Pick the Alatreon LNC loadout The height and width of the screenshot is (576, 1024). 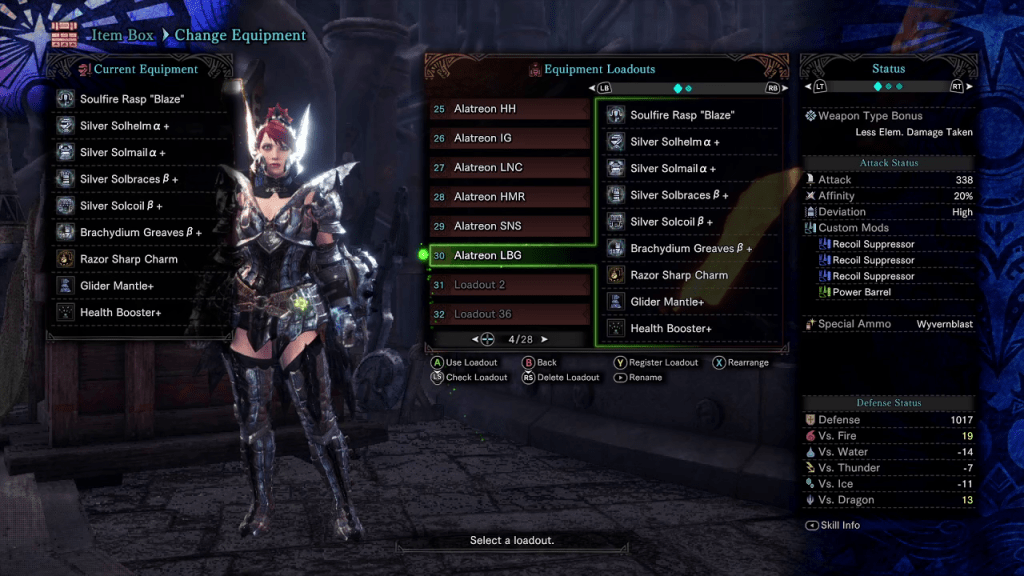tap(509, 167)
